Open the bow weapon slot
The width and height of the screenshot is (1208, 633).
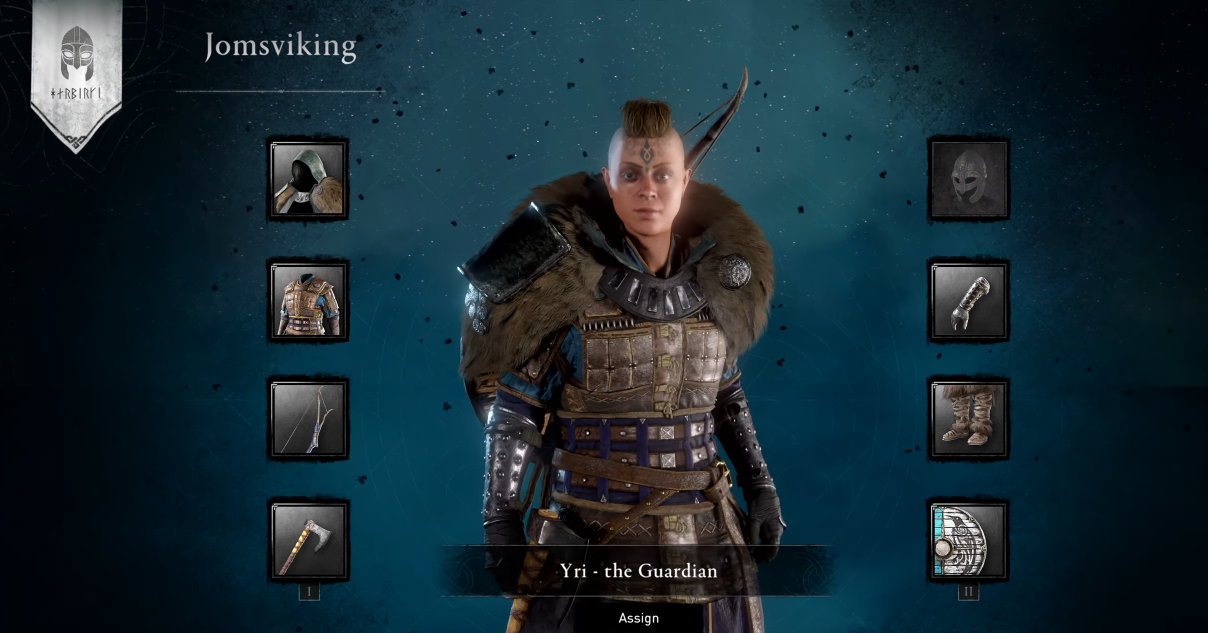point(308,420)
